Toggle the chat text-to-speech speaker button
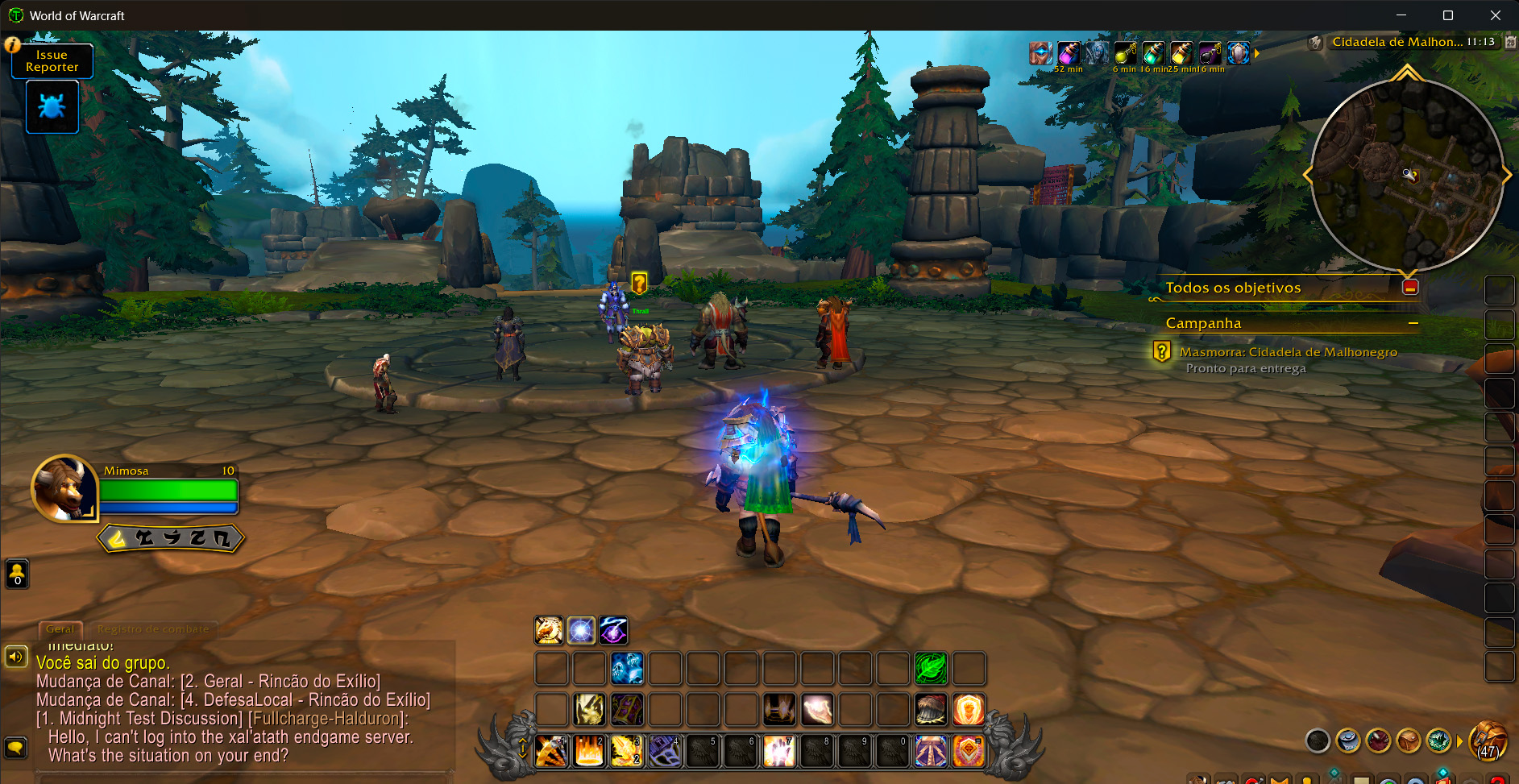This screenshot has width=1519, height=784. click(16, 657)
